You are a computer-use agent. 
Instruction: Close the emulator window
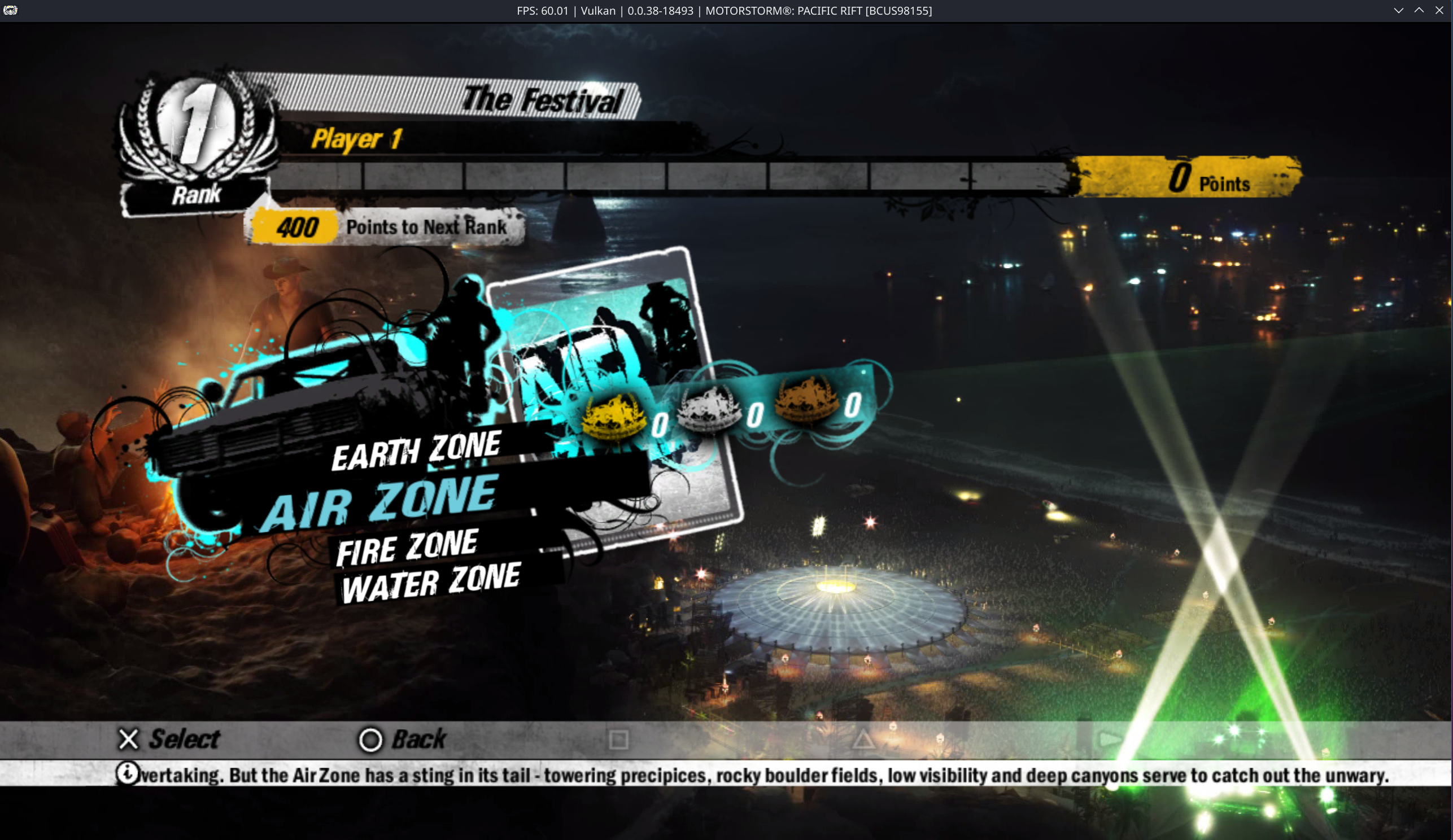(1439, 10)
